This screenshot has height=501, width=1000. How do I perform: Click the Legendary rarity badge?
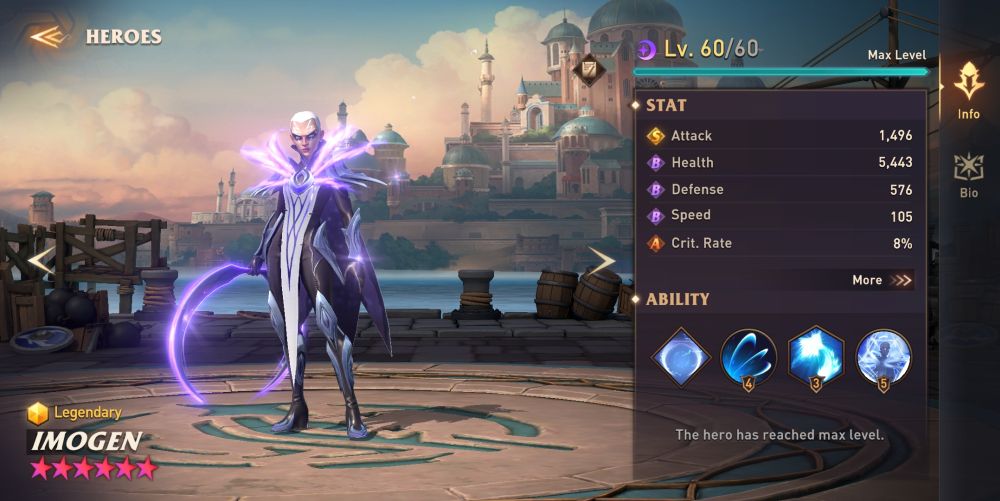pyautogui.click(x=75, y=412)
